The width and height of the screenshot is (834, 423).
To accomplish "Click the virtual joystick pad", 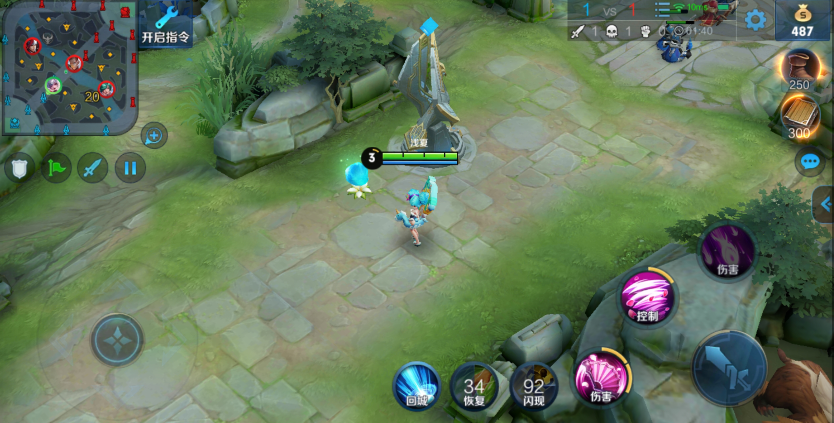I will pos(118,340).
